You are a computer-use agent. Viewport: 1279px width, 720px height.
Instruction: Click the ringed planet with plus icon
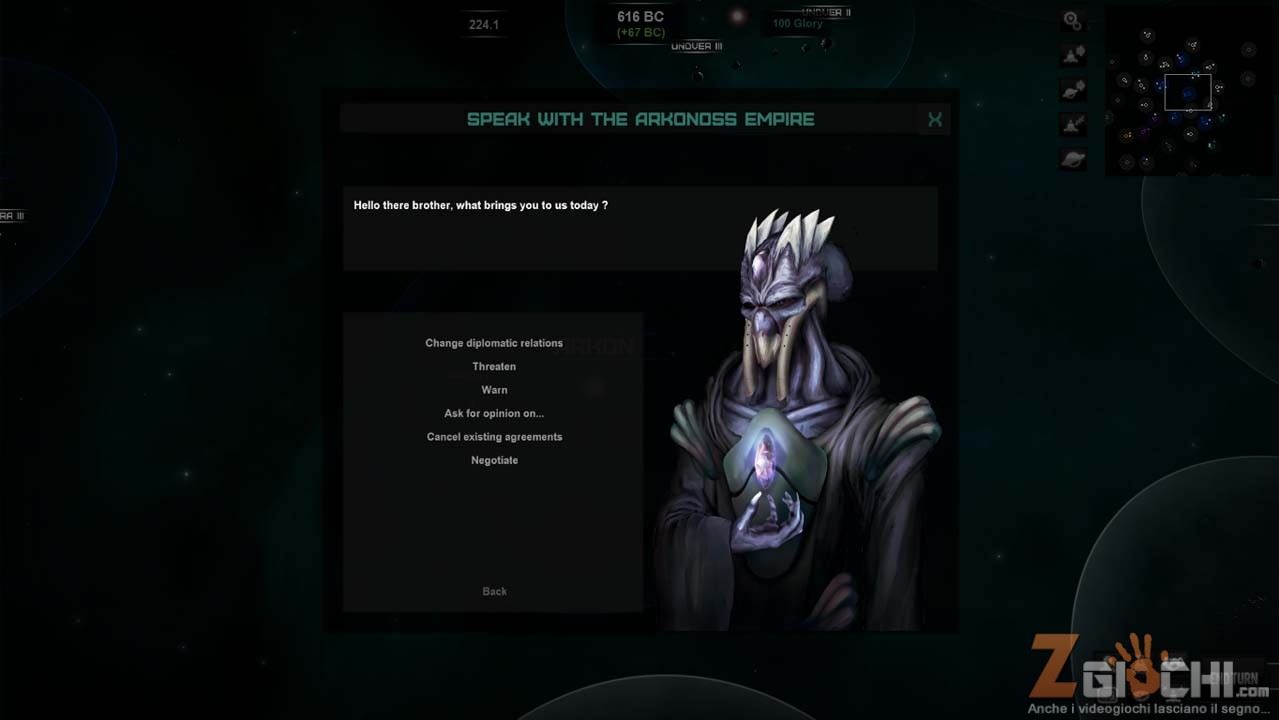click(x=1073, y=89)
